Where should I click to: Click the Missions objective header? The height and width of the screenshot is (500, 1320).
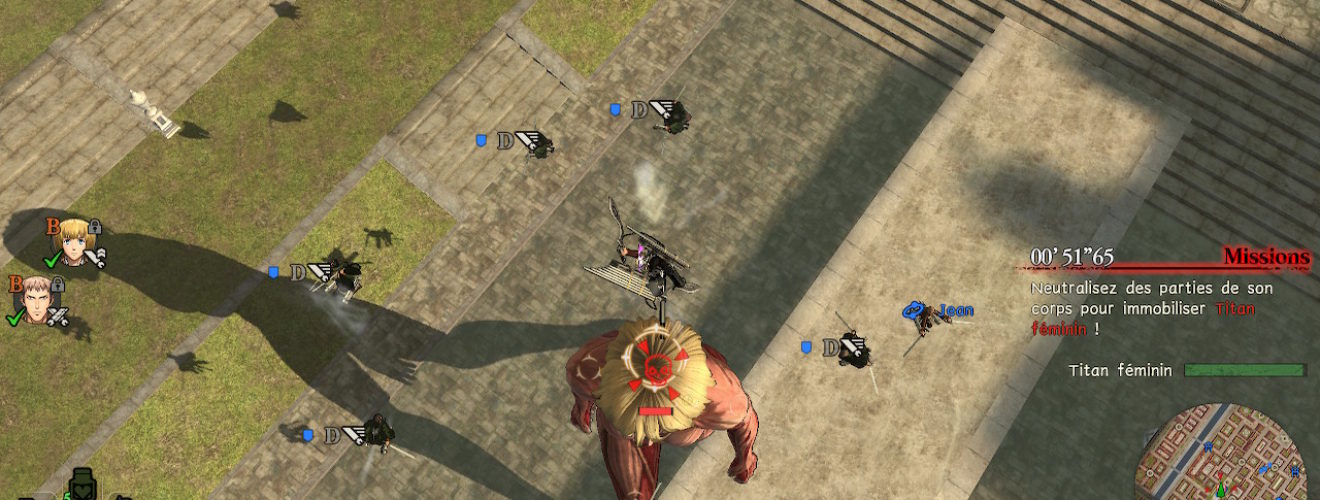[x=1266, y=258]
